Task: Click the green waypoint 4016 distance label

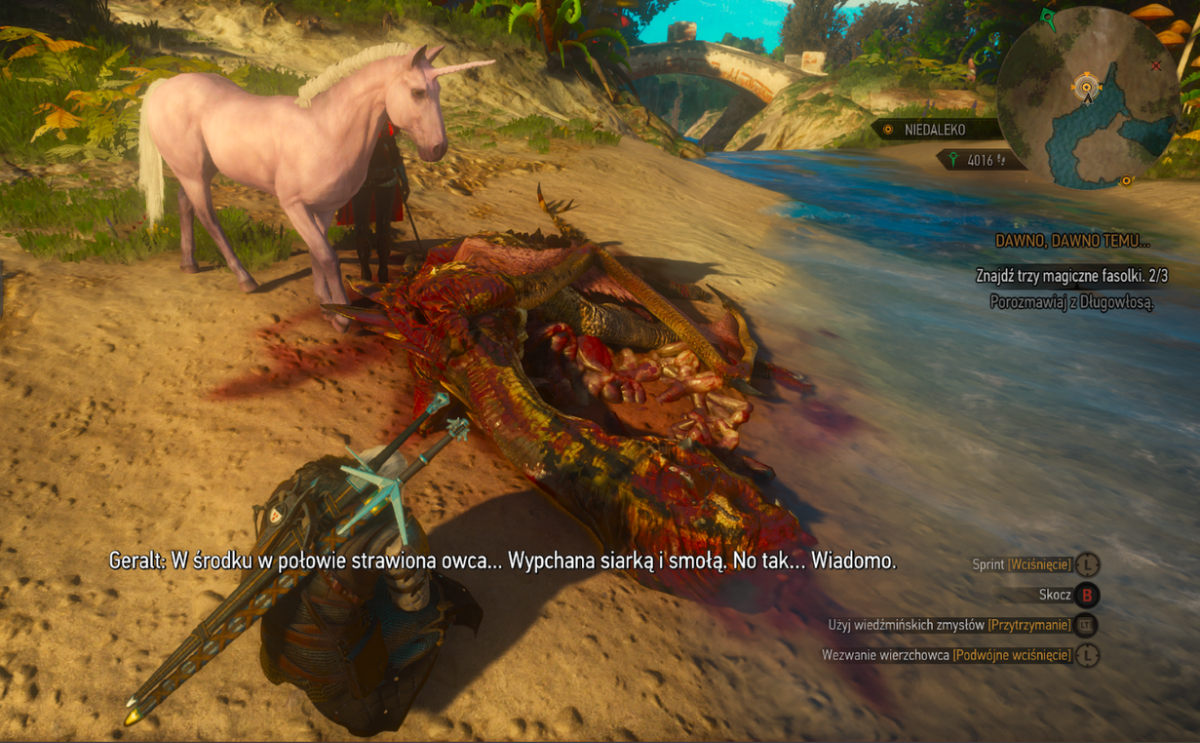Action: (x=980, y=158)
